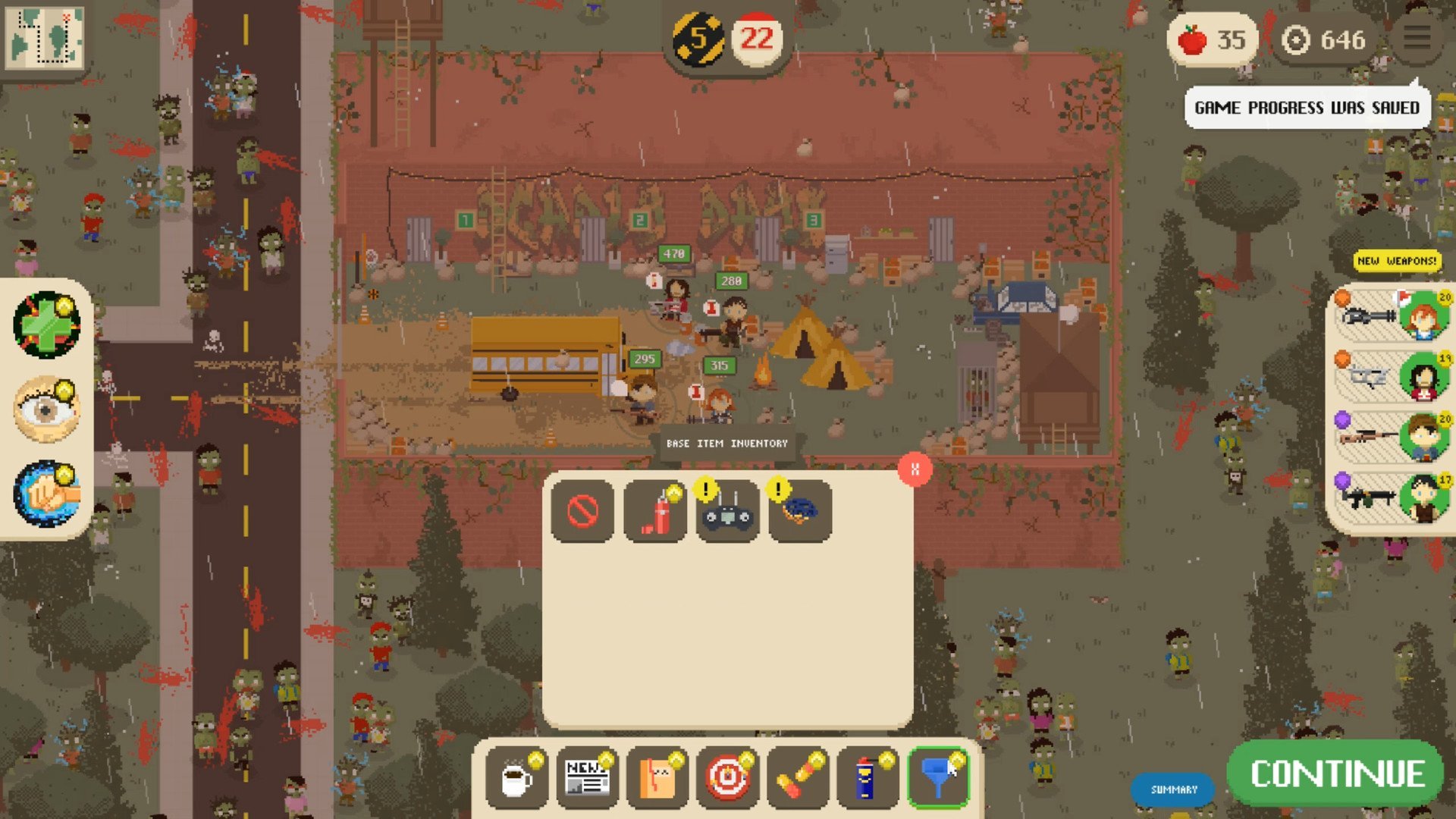Select the blue funnel base slot

click(x=938, y=777)
